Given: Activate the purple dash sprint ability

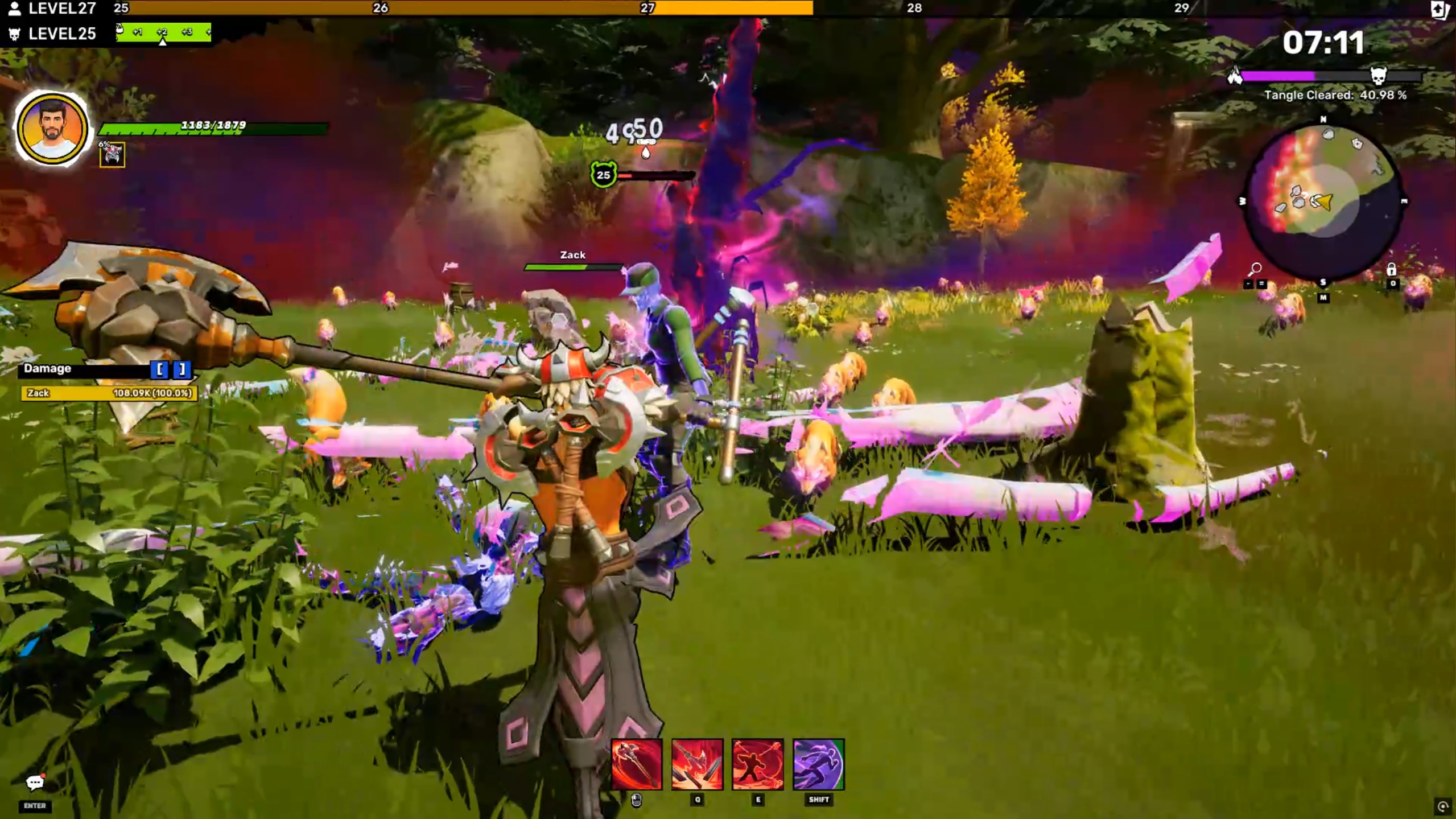Looking at the screenshot, I should pyautogui.click(x=818, y=764).
